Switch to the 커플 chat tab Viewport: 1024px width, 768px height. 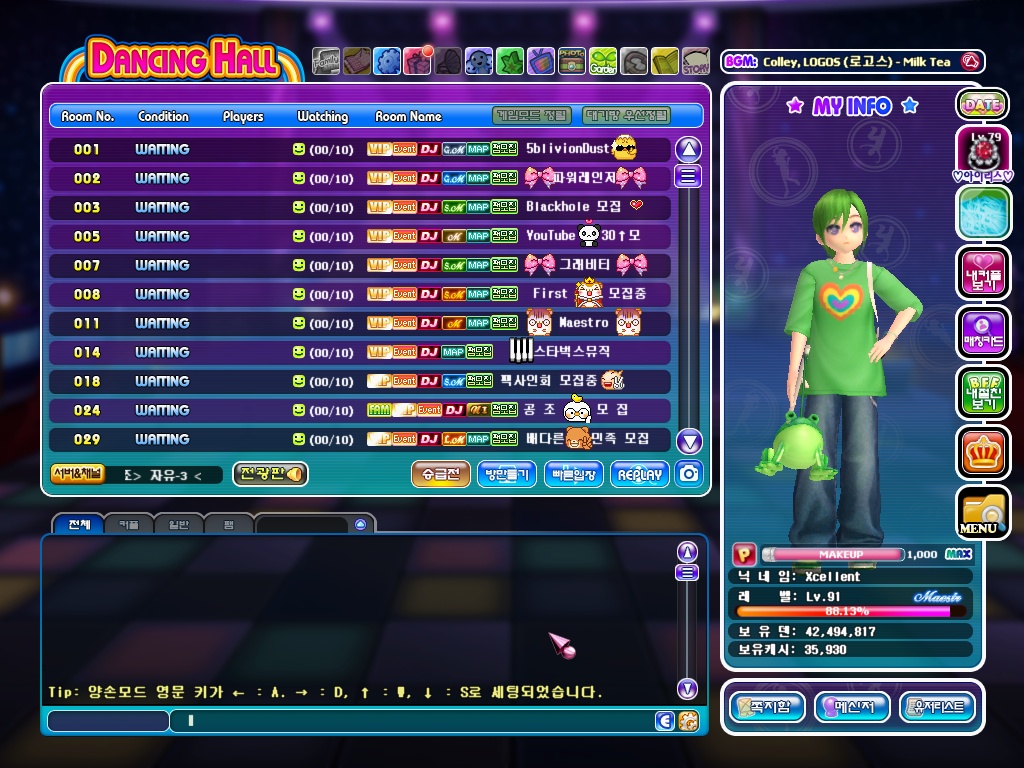pos(128,524)
